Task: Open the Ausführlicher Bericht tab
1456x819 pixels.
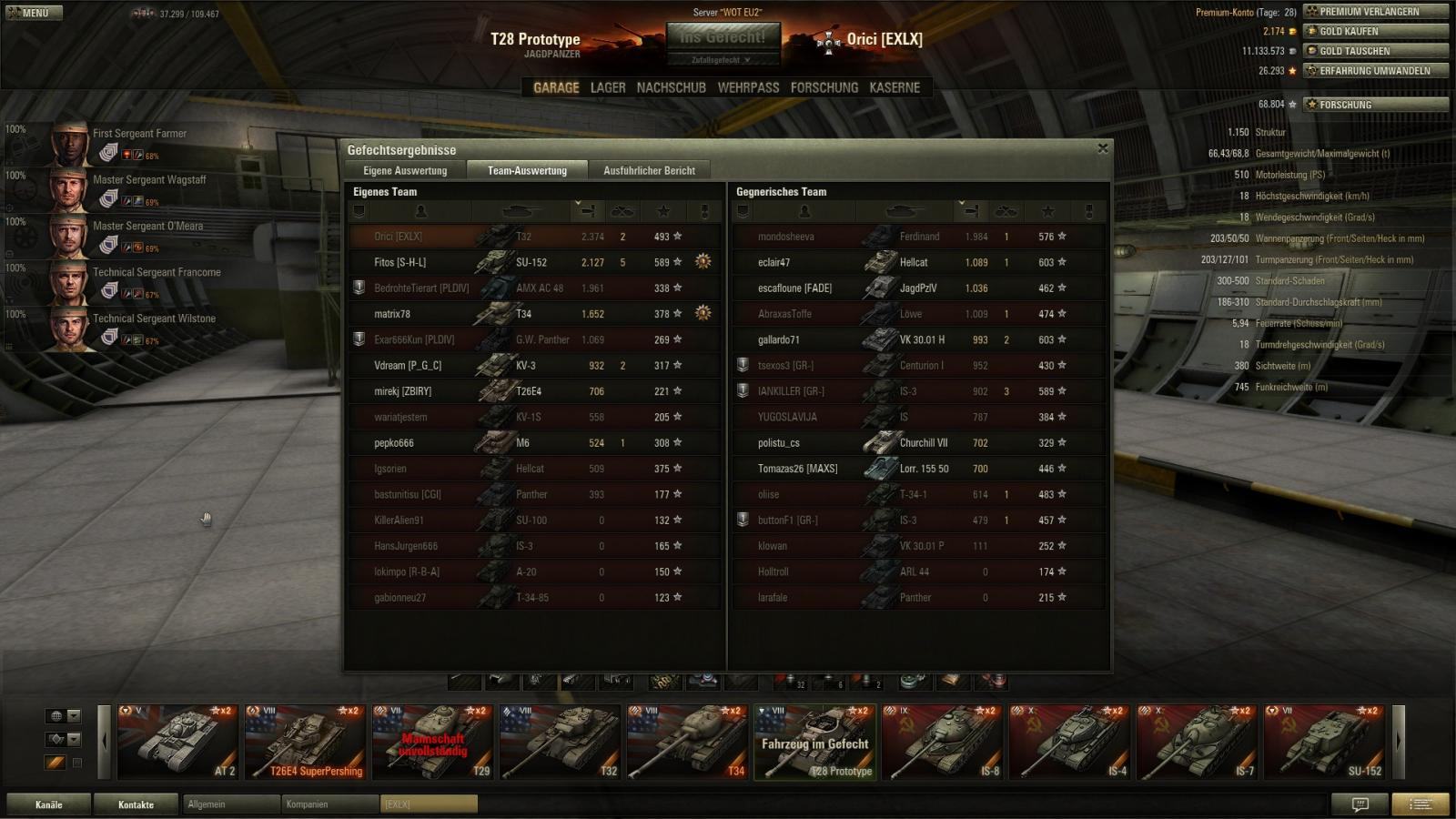Action: click(649, 170)
